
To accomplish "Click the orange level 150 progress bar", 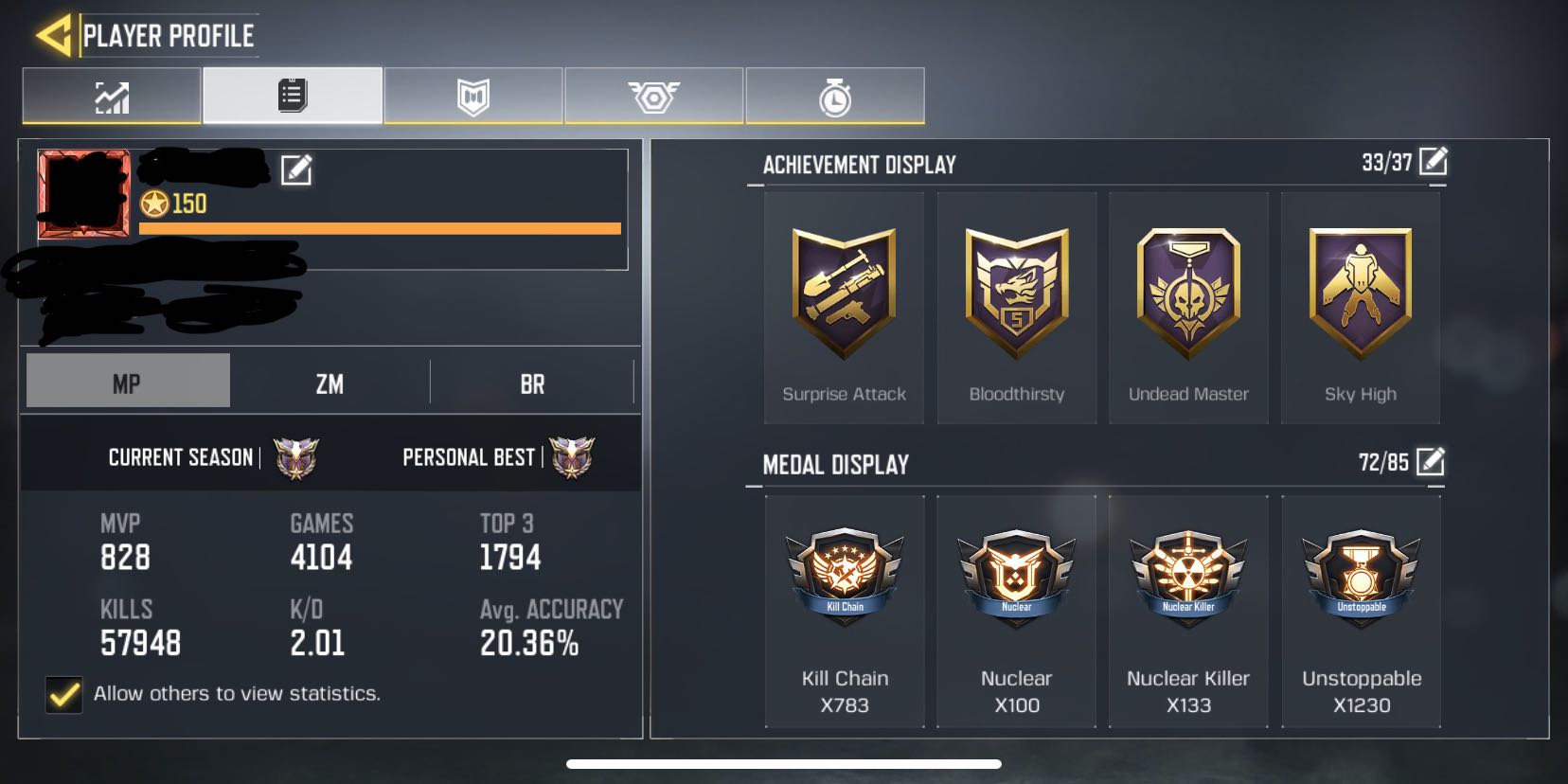I will click(379, 228).
